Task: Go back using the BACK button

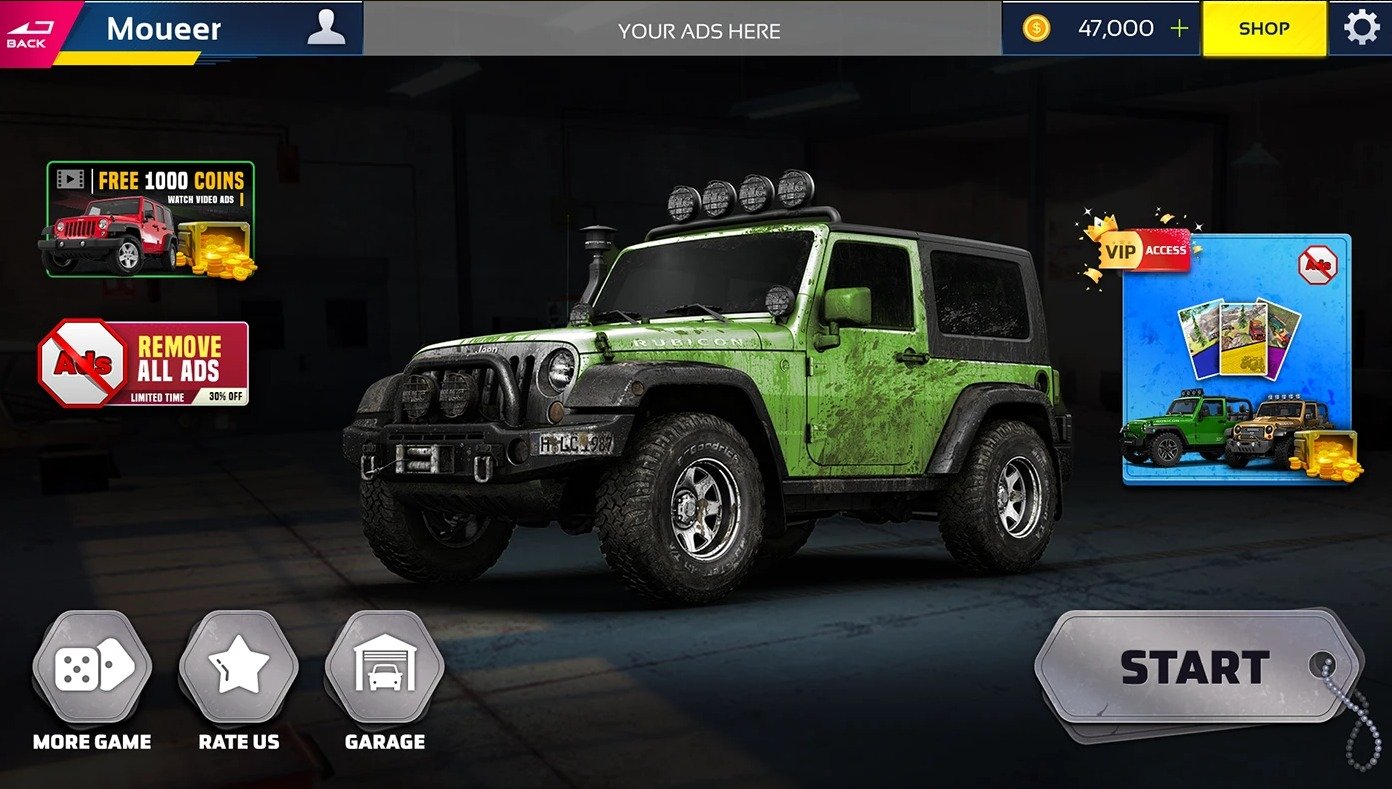Action: (29, 30)
